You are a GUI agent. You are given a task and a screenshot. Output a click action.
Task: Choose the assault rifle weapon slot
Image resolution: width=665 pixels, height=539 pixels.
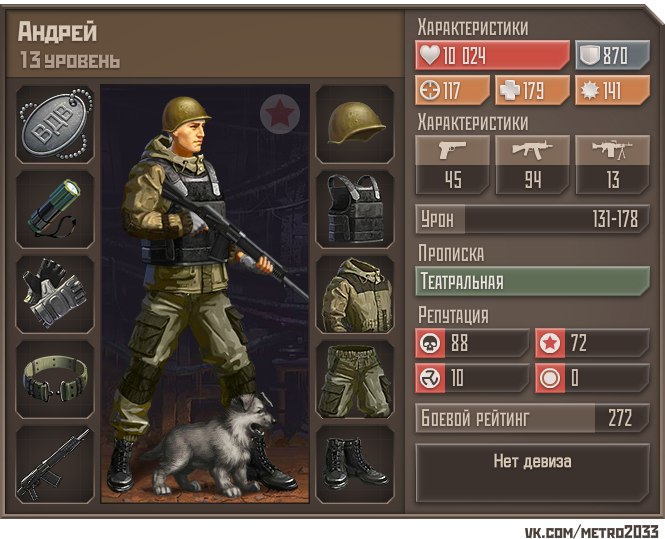(56, 465)
